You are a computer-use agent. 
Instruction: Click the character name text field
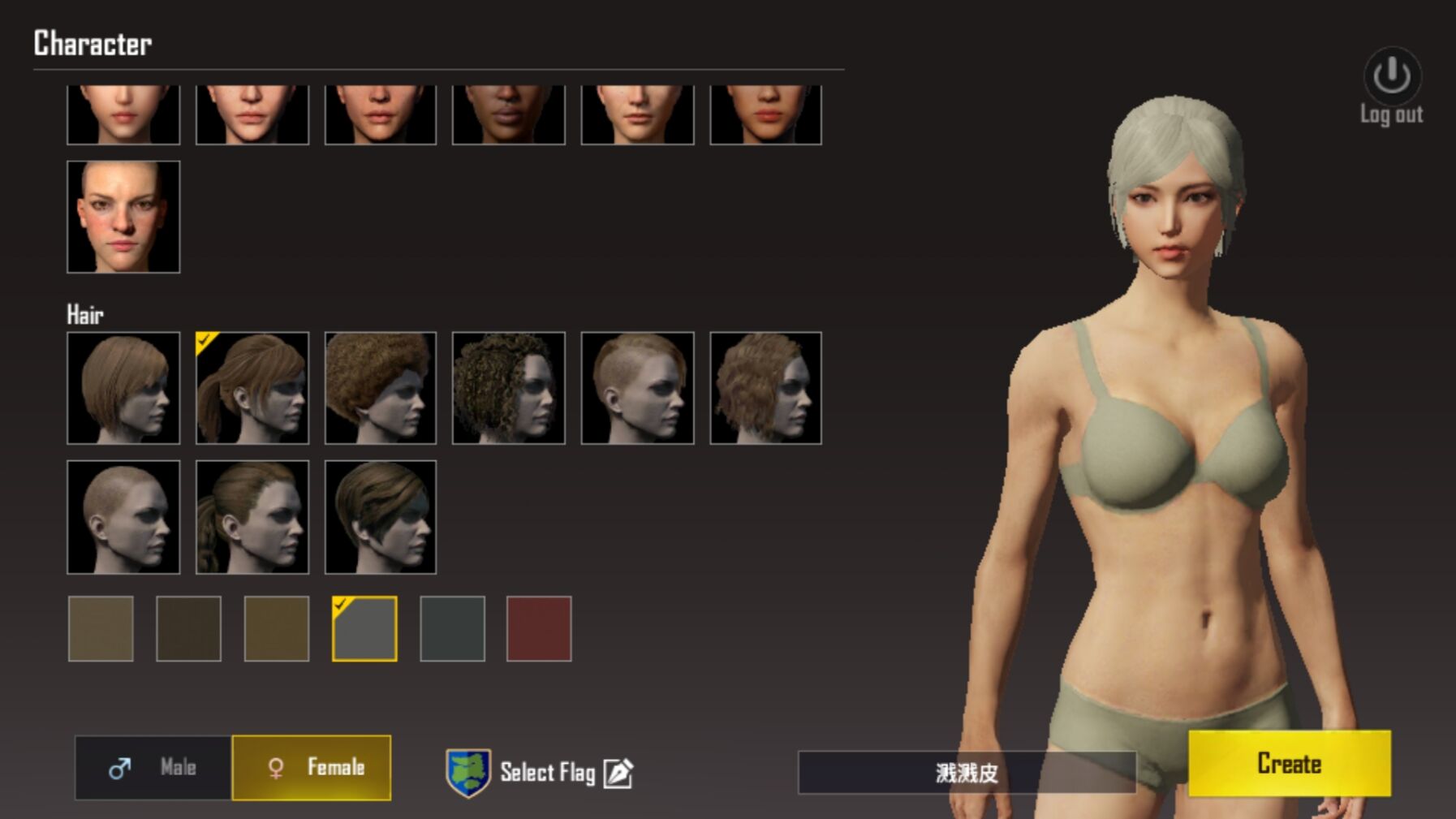pyautogui.click(x=966, y=773)
